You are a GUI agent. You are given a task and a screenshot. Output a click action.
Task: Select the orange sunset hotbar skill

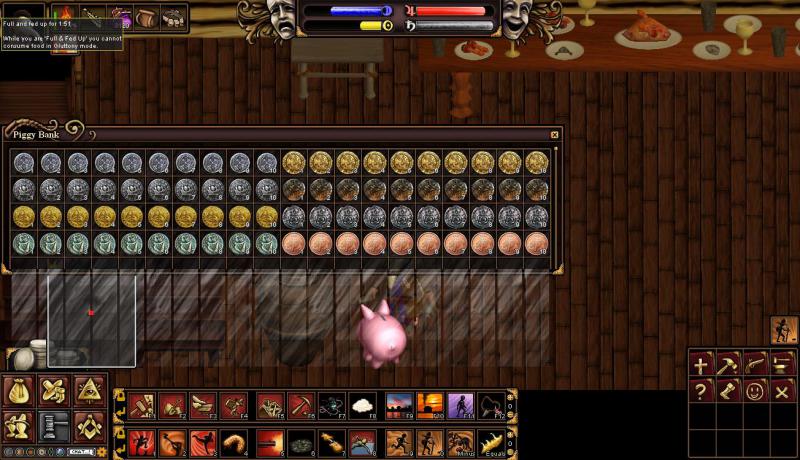pos(431,406)
